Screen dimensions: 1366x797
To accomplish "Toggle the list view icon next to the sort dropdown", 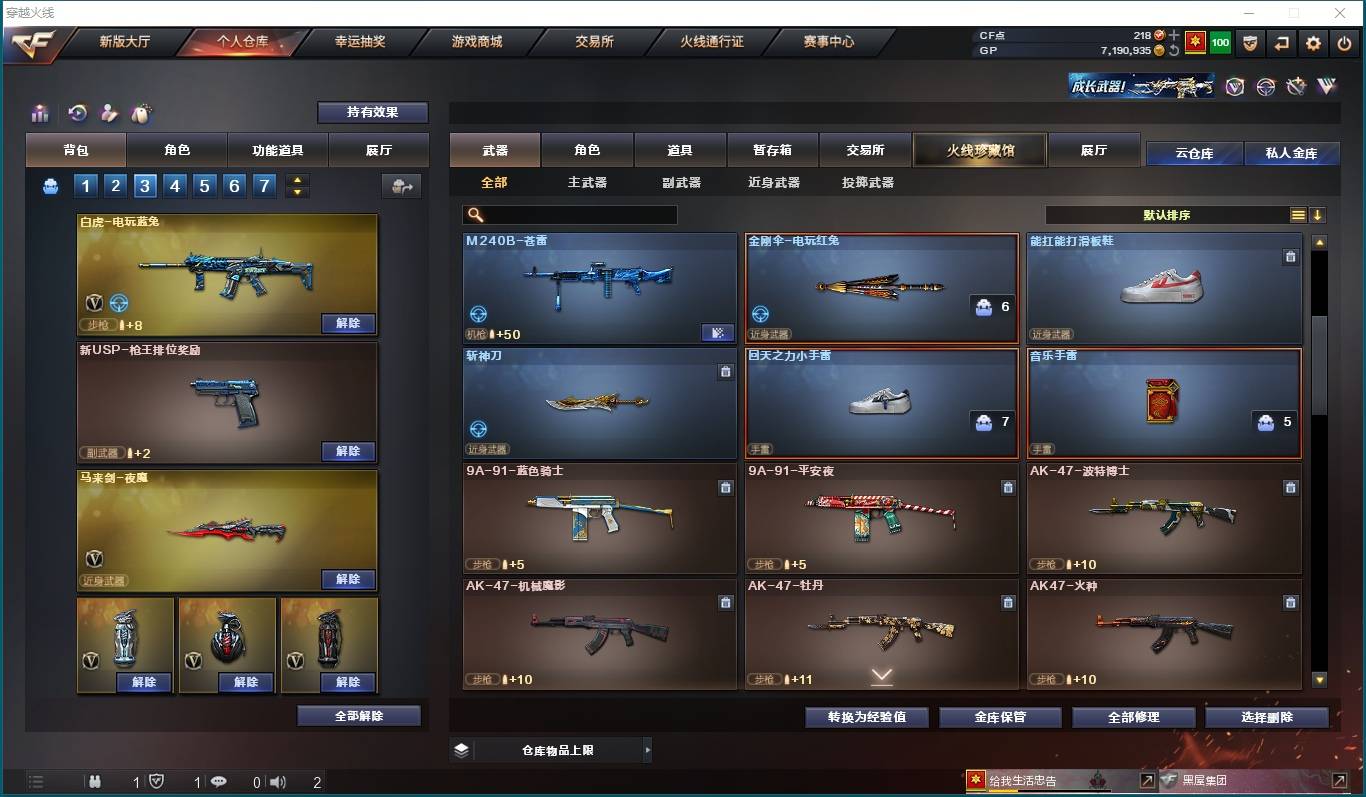I will pos(1298,214).
